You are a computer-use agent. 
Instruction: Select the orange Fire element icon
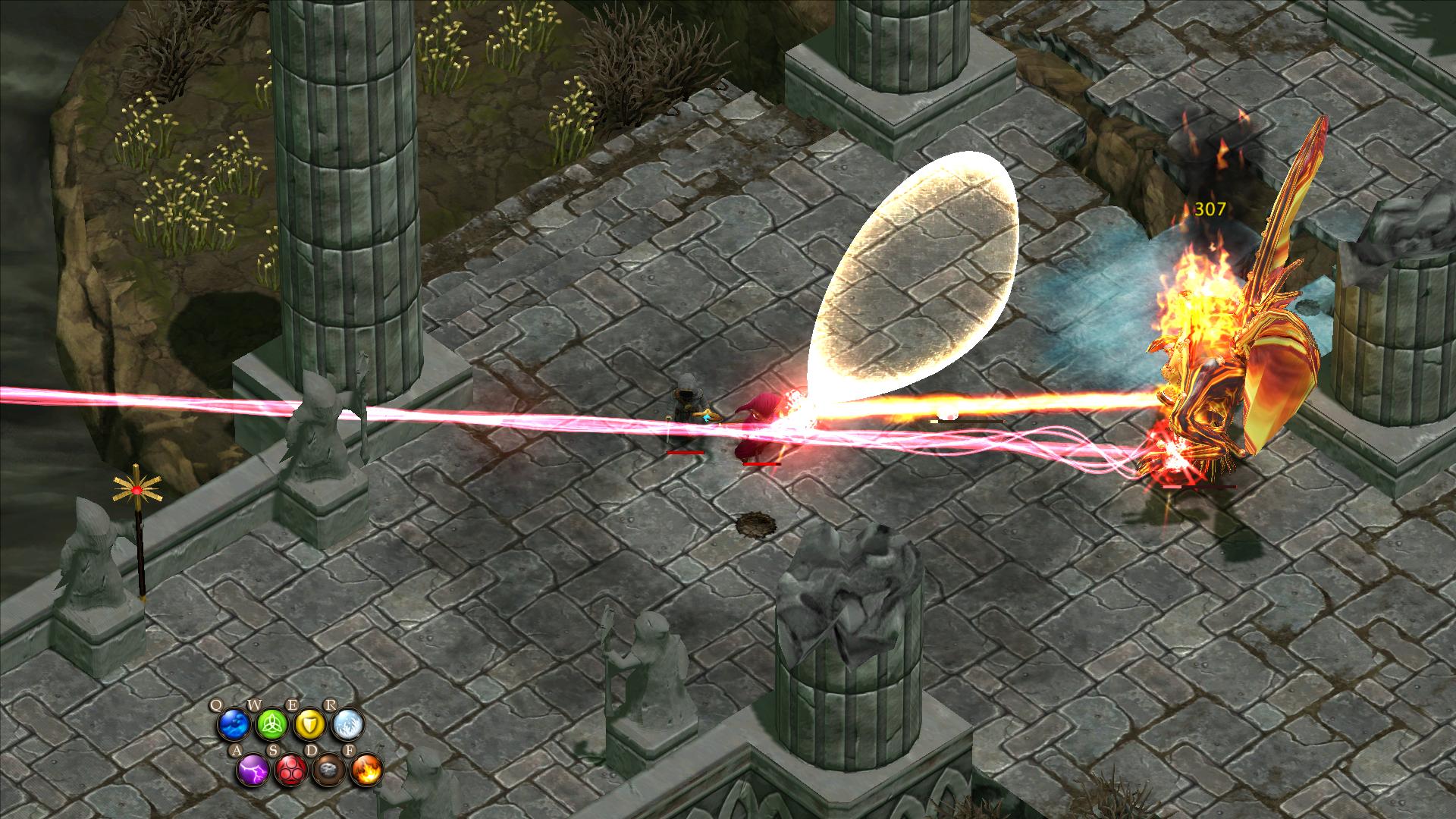pos(367,771)
